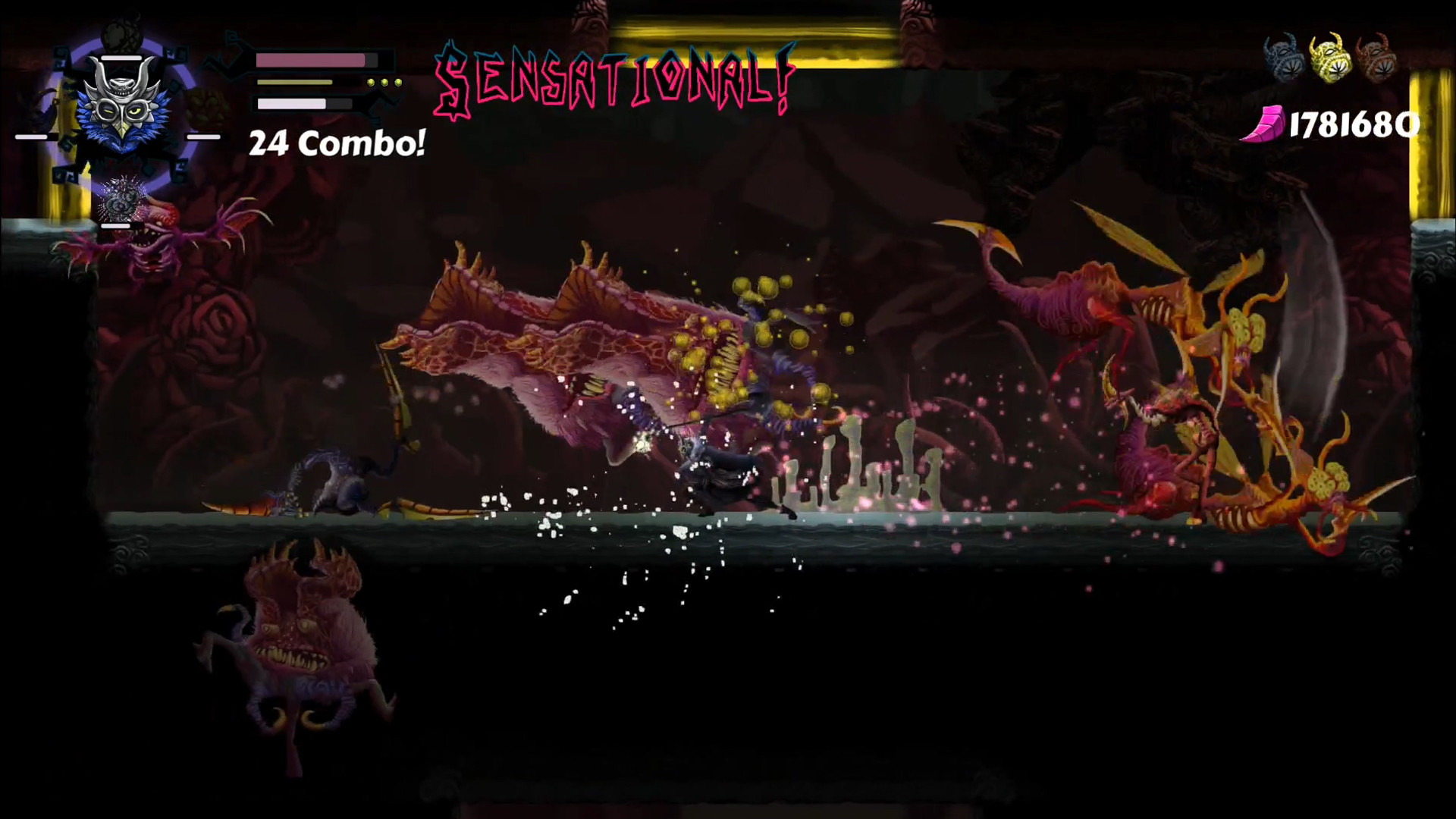Toggle the first green pip beside the stamina bar
This screenshot has height=819, width=1456.
pyautogui.click(x=372, y=82)
